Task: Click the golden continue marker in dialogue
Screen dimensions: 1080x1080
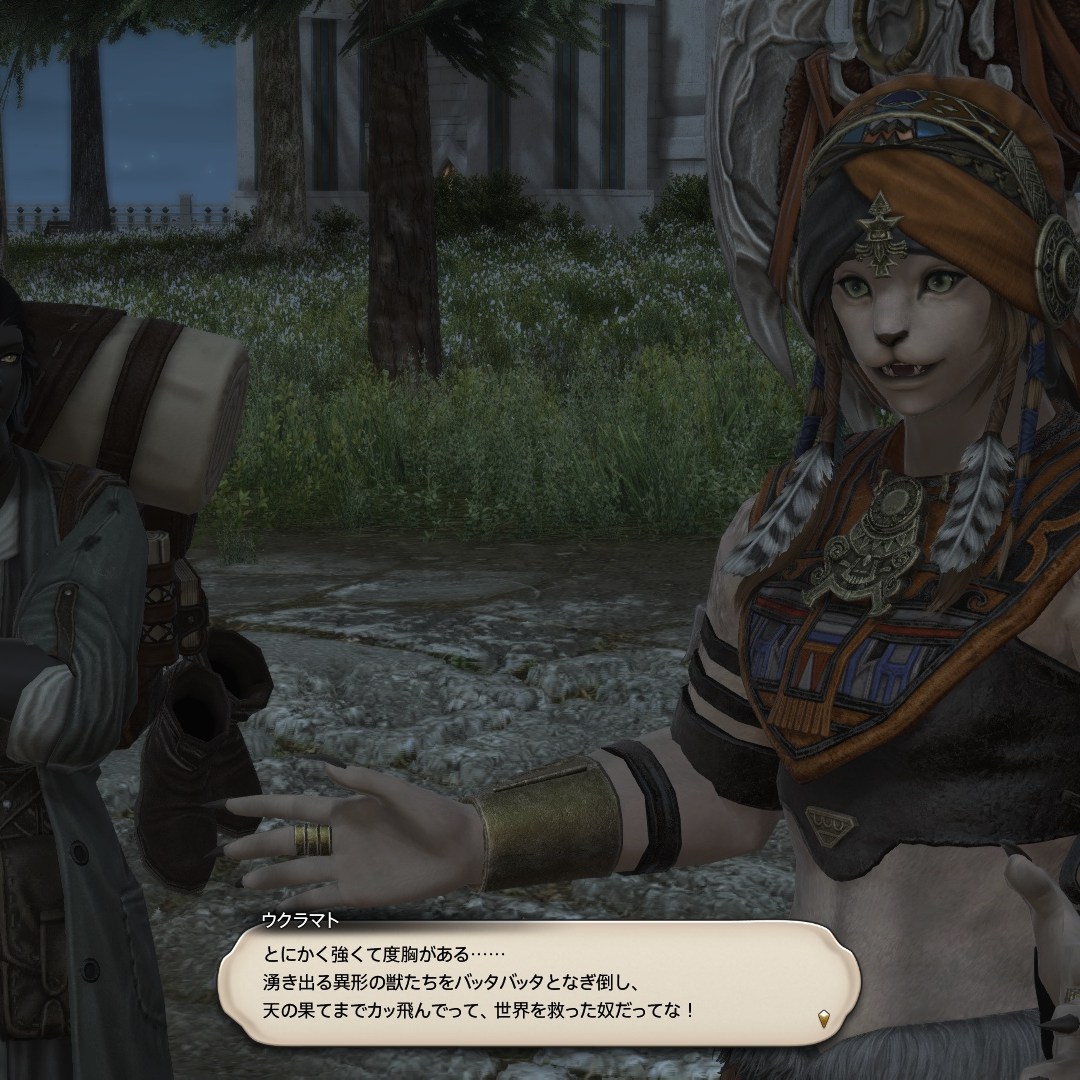Action: (x=823, y=1019)
